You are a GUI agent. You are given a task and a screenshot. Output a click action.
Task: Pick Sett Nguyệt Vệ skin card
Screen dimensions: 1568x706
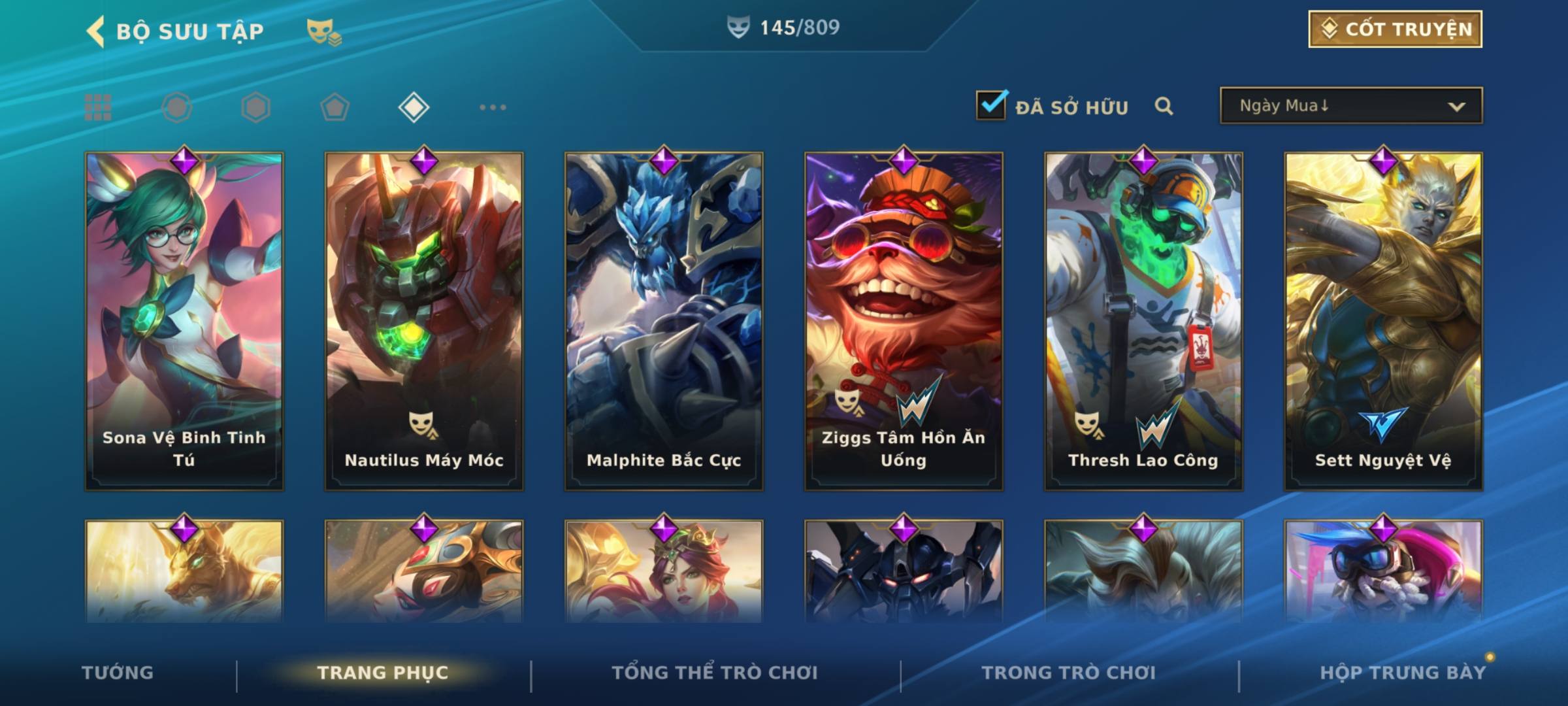click(x=1383, y=320)
